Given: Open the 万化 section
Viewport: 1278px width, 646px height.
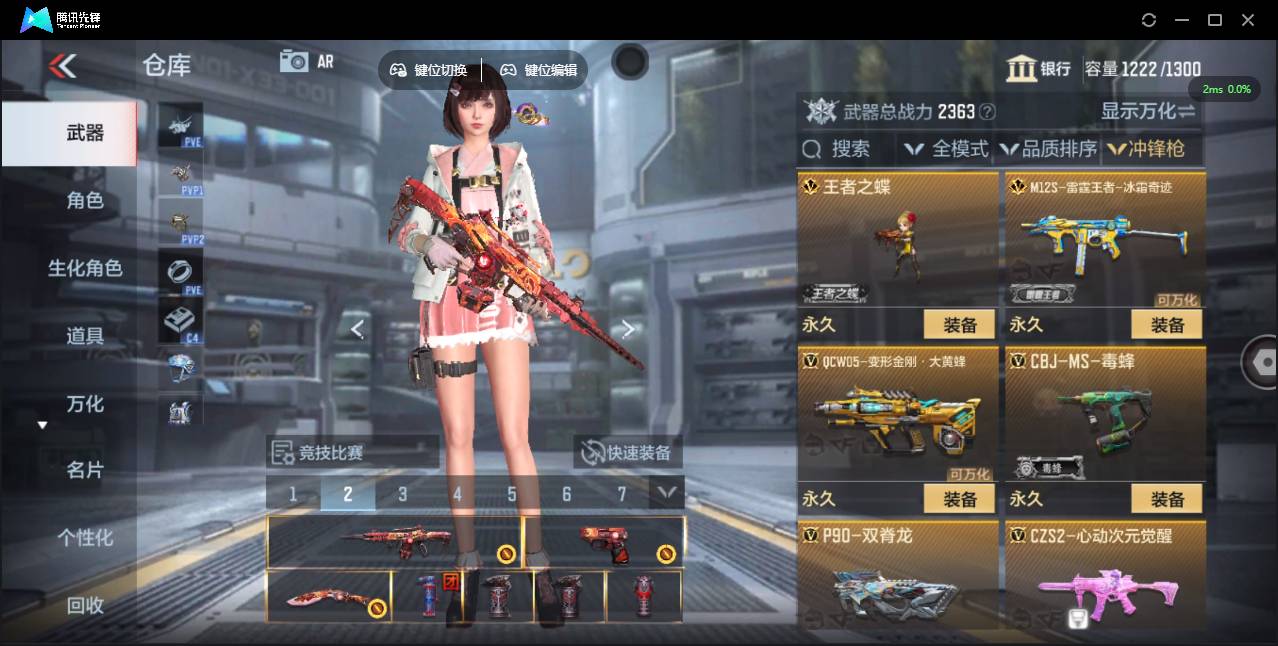Looking at the screenshot, I should coord(85,404).
